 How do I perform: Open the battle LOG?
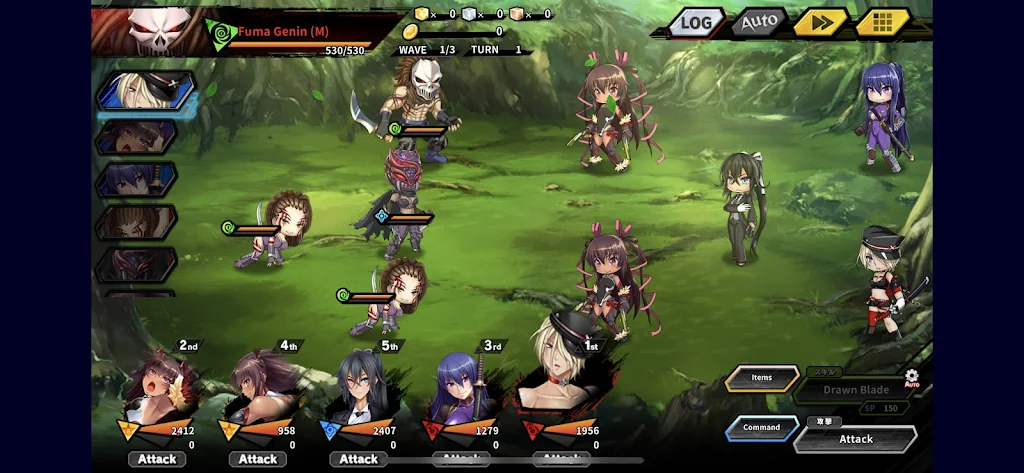pos(696,22)
